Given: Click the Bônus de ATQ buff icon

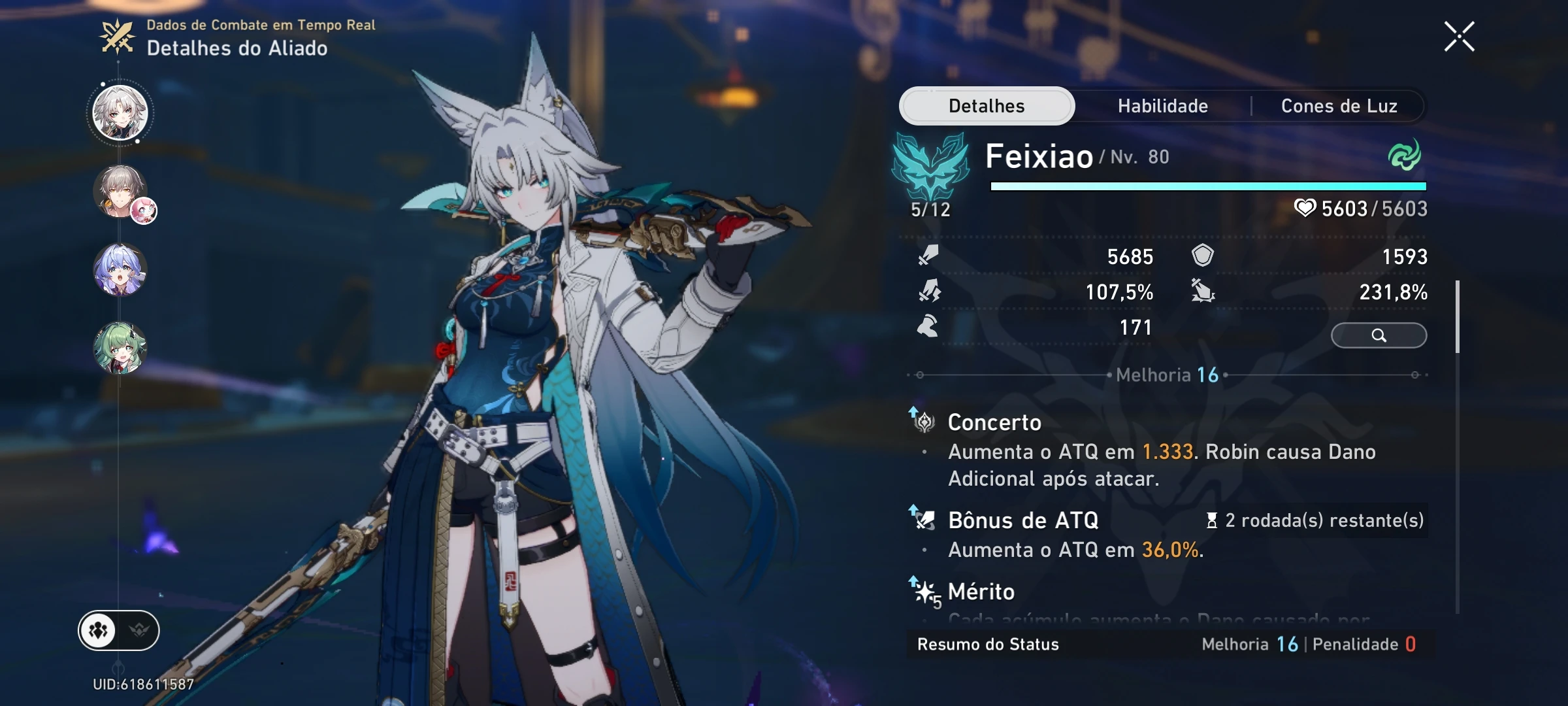Looking at the screenshot, I should pos(925,520).
